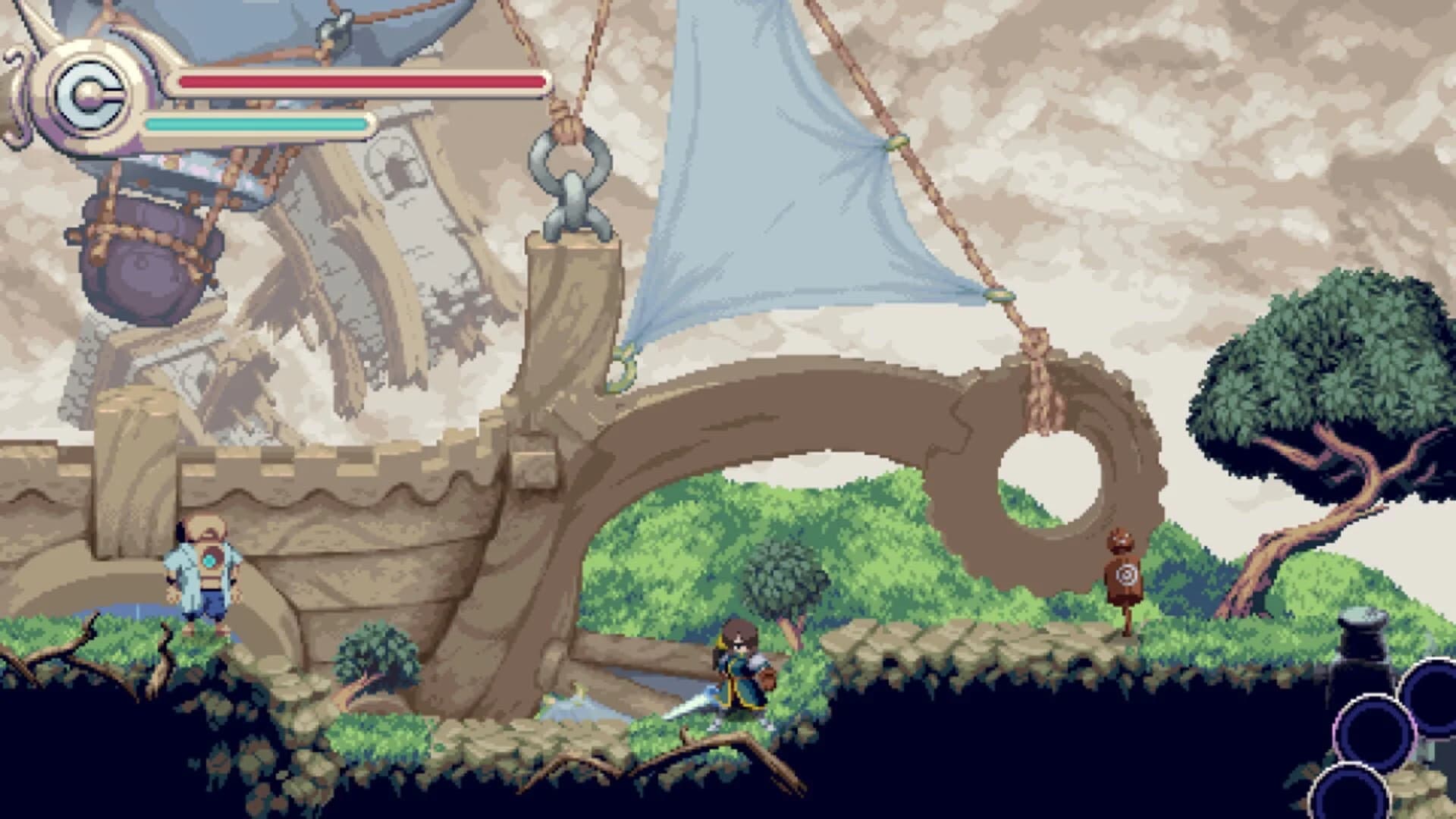
Task: Click the middle pink-rimmed slot circle bottom-right
Action: 1373,732
